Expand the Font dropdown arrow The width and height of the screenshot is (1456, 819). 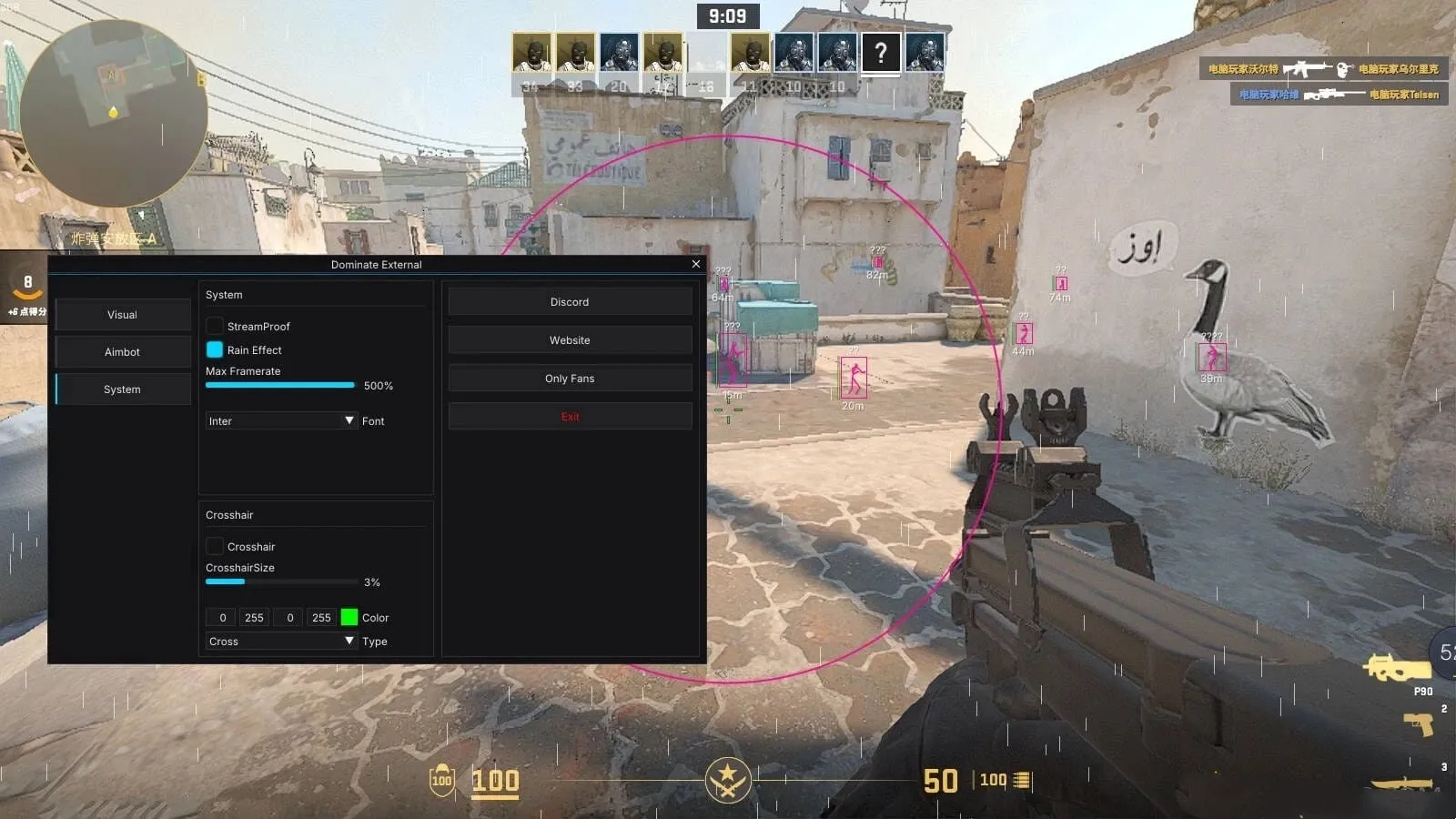349,420
